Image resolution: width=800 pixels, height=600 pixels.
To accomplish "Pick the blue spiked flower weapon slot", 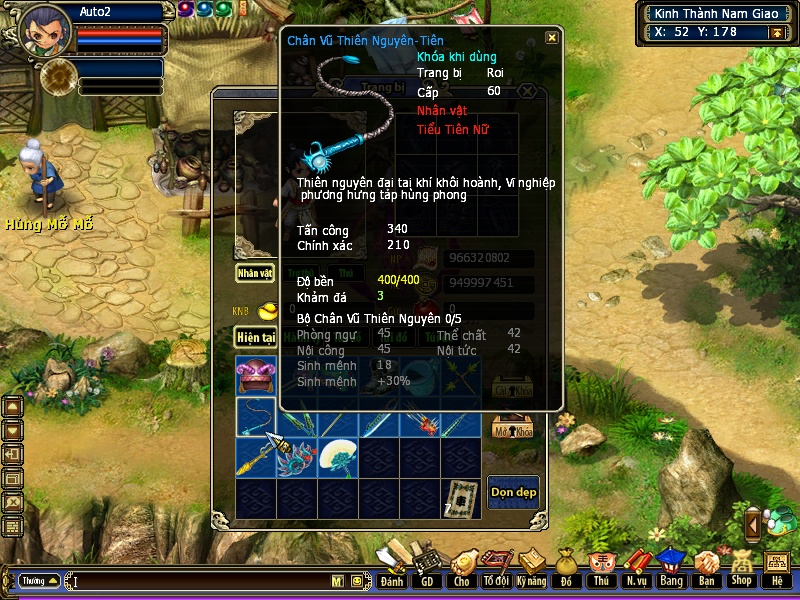I will [297, 457].
